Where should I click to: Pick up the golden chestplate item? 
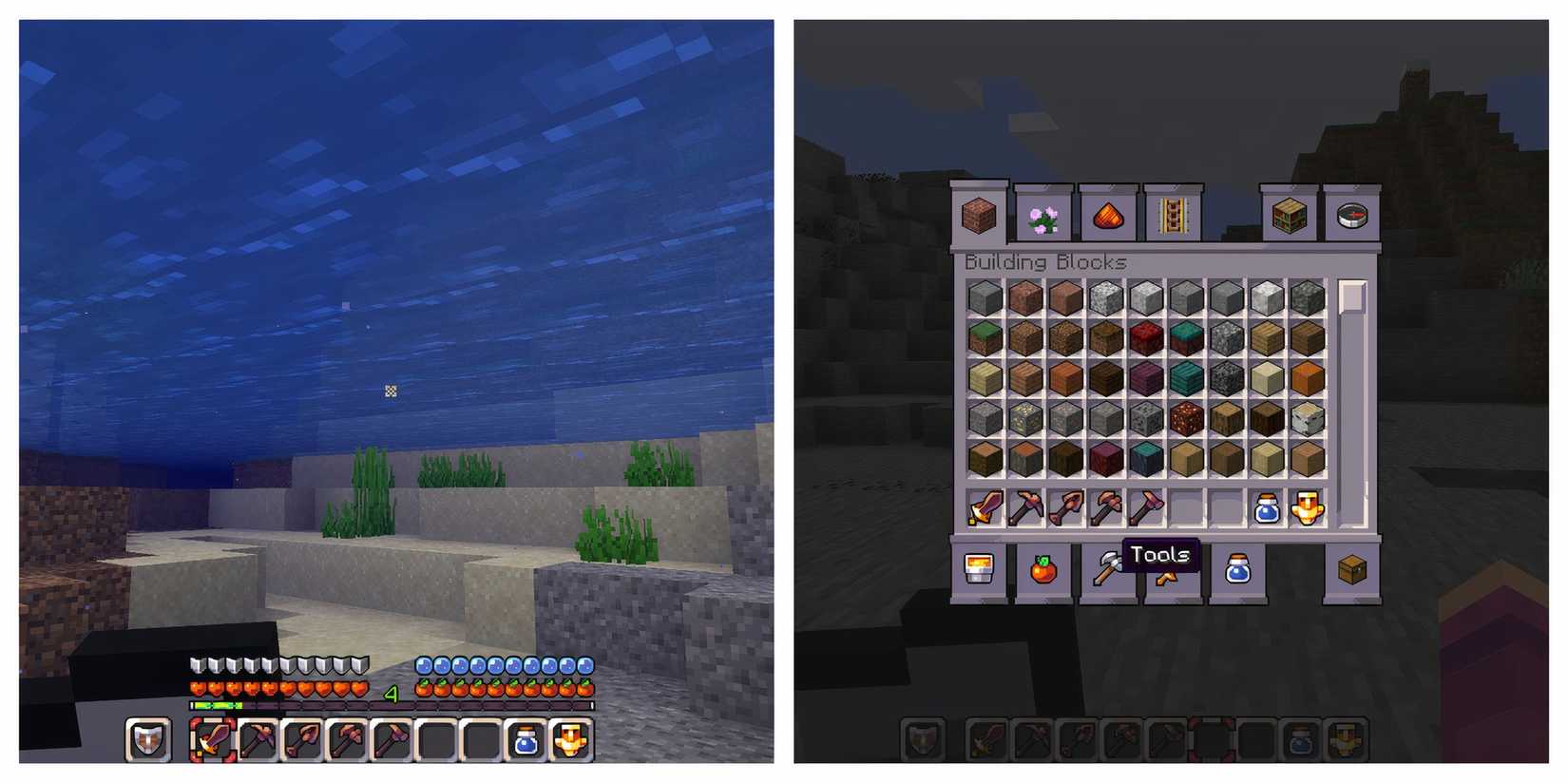tap(1309, 508)
